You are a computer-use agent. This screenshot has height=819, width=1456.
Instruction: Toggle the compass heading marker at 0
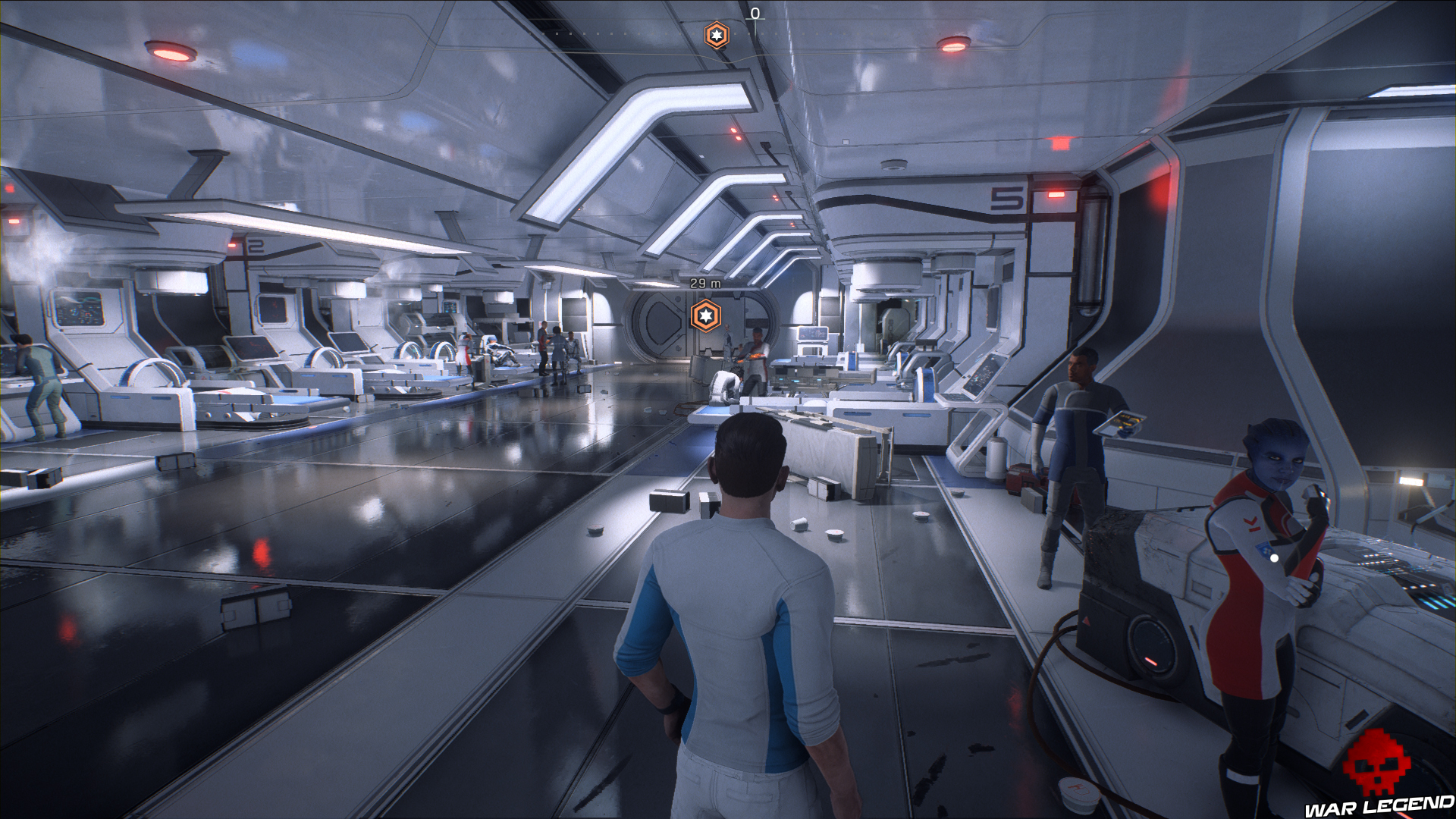[754, 13]
